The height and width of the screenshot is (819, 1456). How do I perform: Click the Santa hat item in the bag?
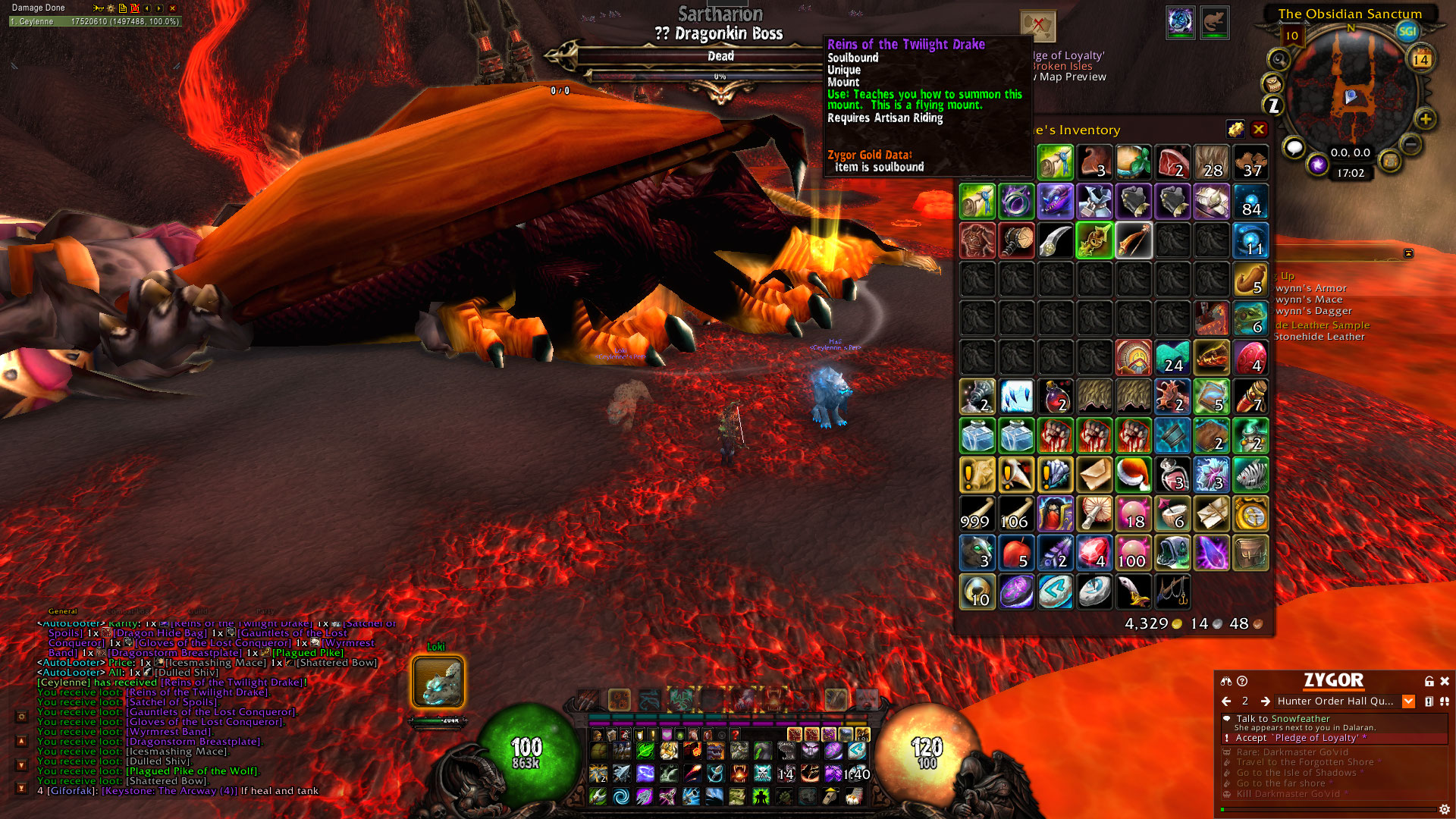click(1134, 475)
